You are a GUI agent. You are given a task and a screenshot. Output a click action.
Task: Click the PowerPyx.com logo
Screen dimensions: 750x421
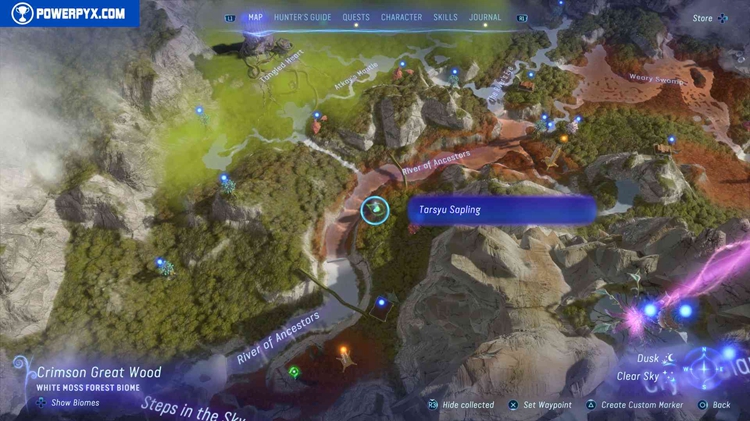click(68, 14)
